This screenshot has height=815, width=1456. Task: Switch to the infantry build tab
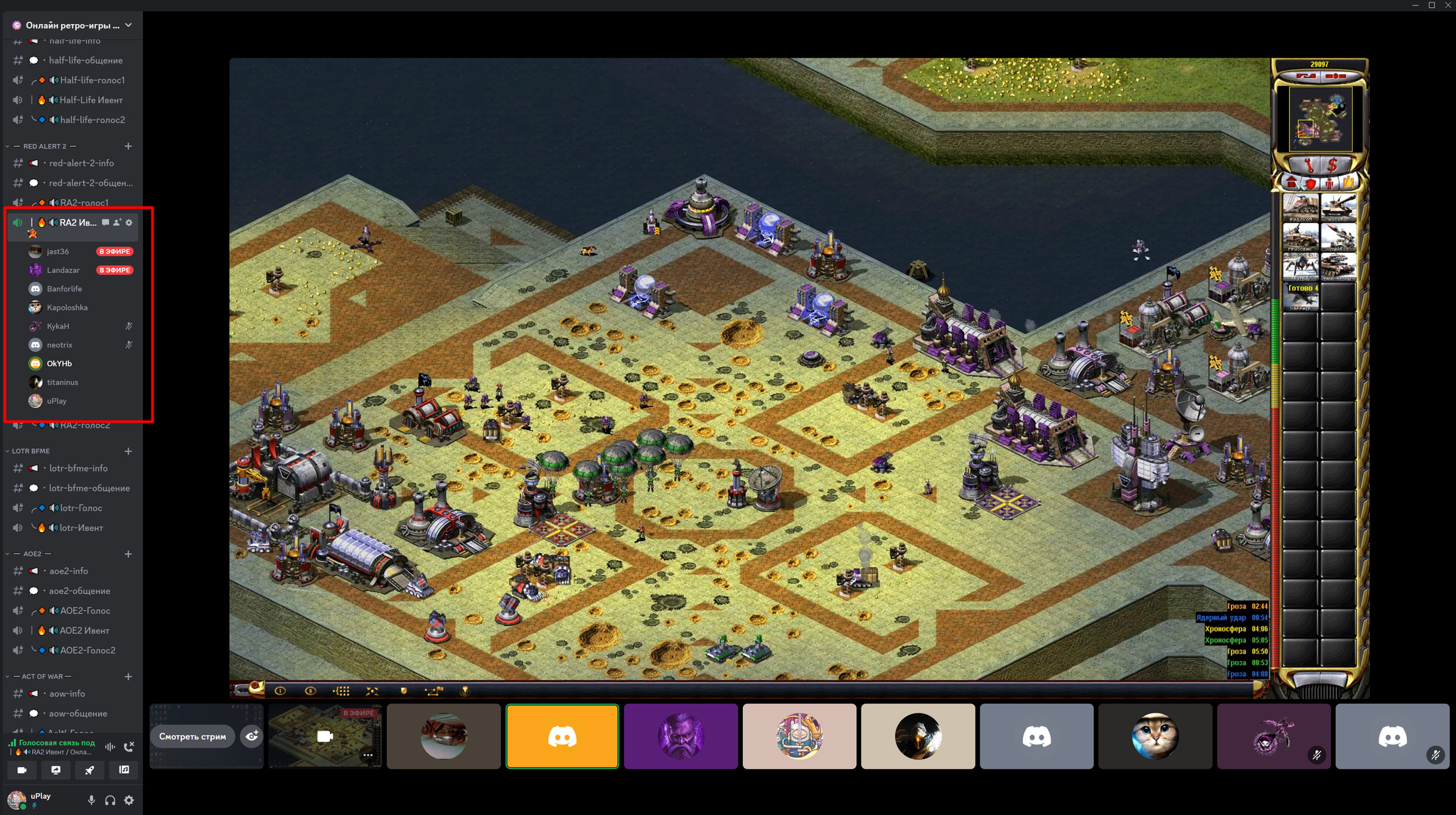coord(1329,183)
